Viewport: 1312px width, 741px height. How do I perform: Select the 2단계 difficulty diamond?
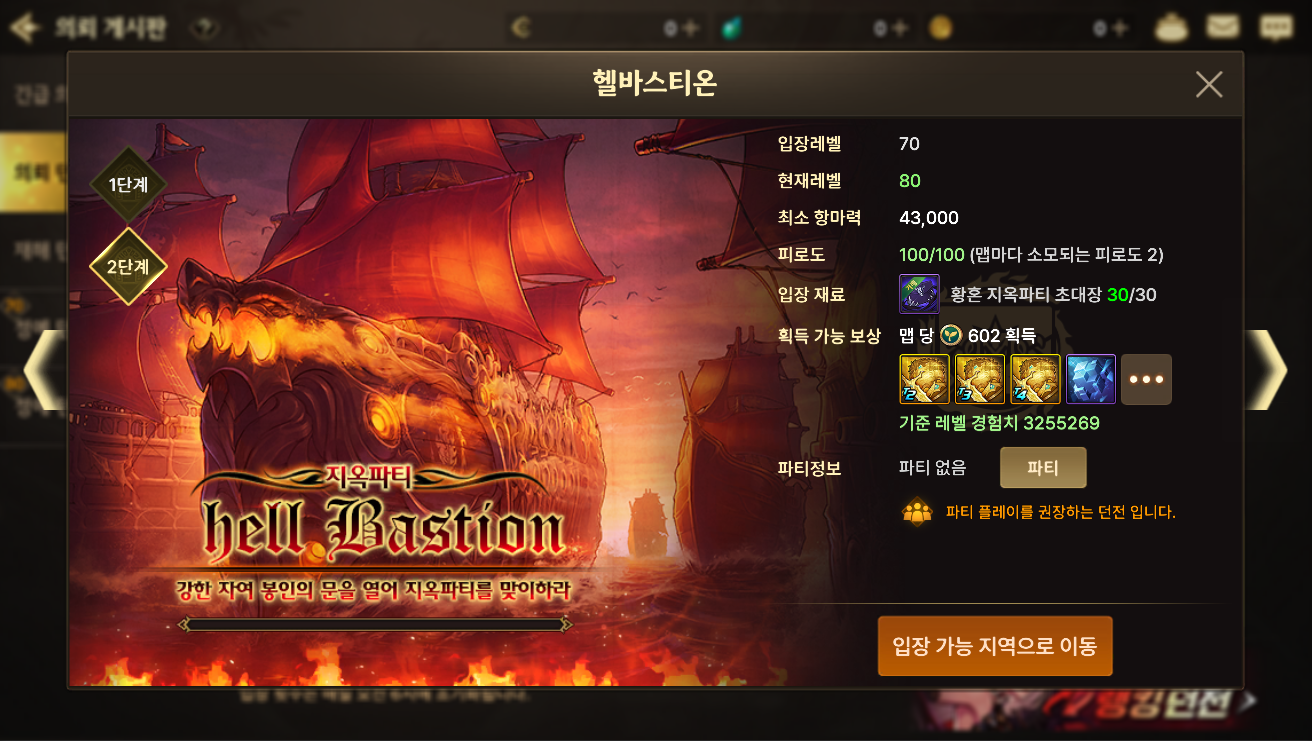tap(127, 267)
